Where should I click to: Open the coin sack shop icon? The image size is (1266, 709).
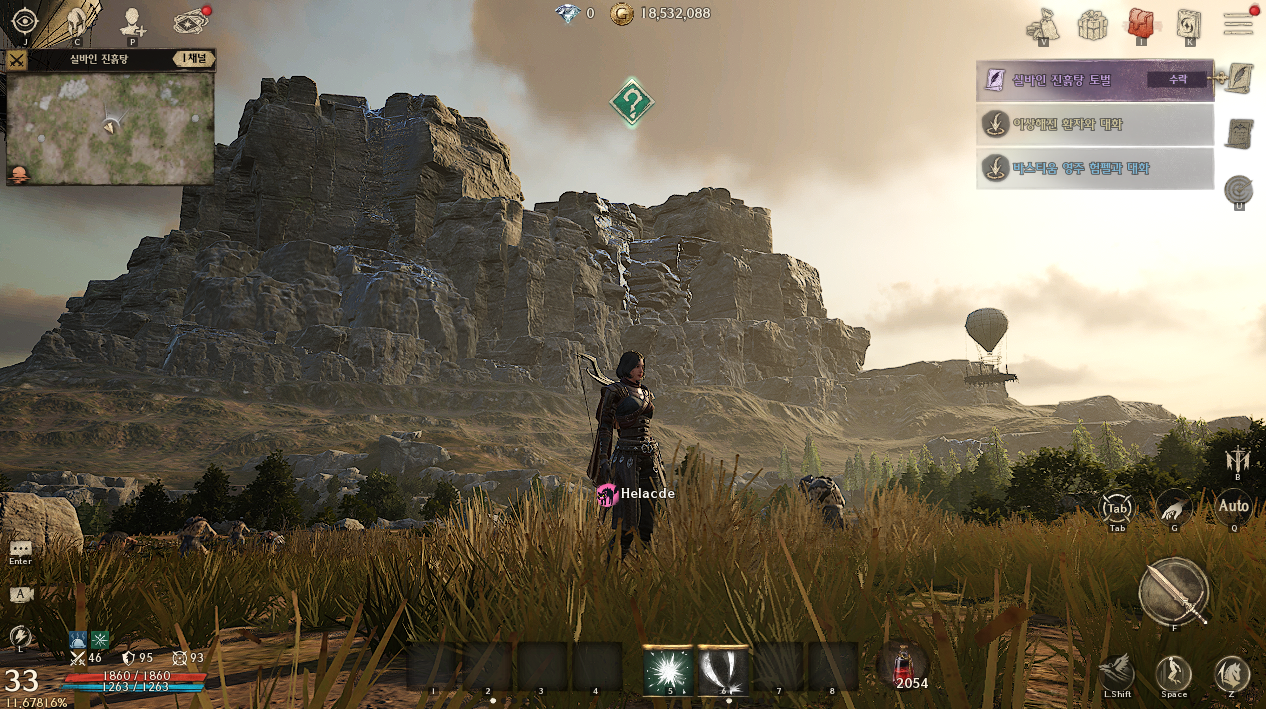[x=1043, y=24]
